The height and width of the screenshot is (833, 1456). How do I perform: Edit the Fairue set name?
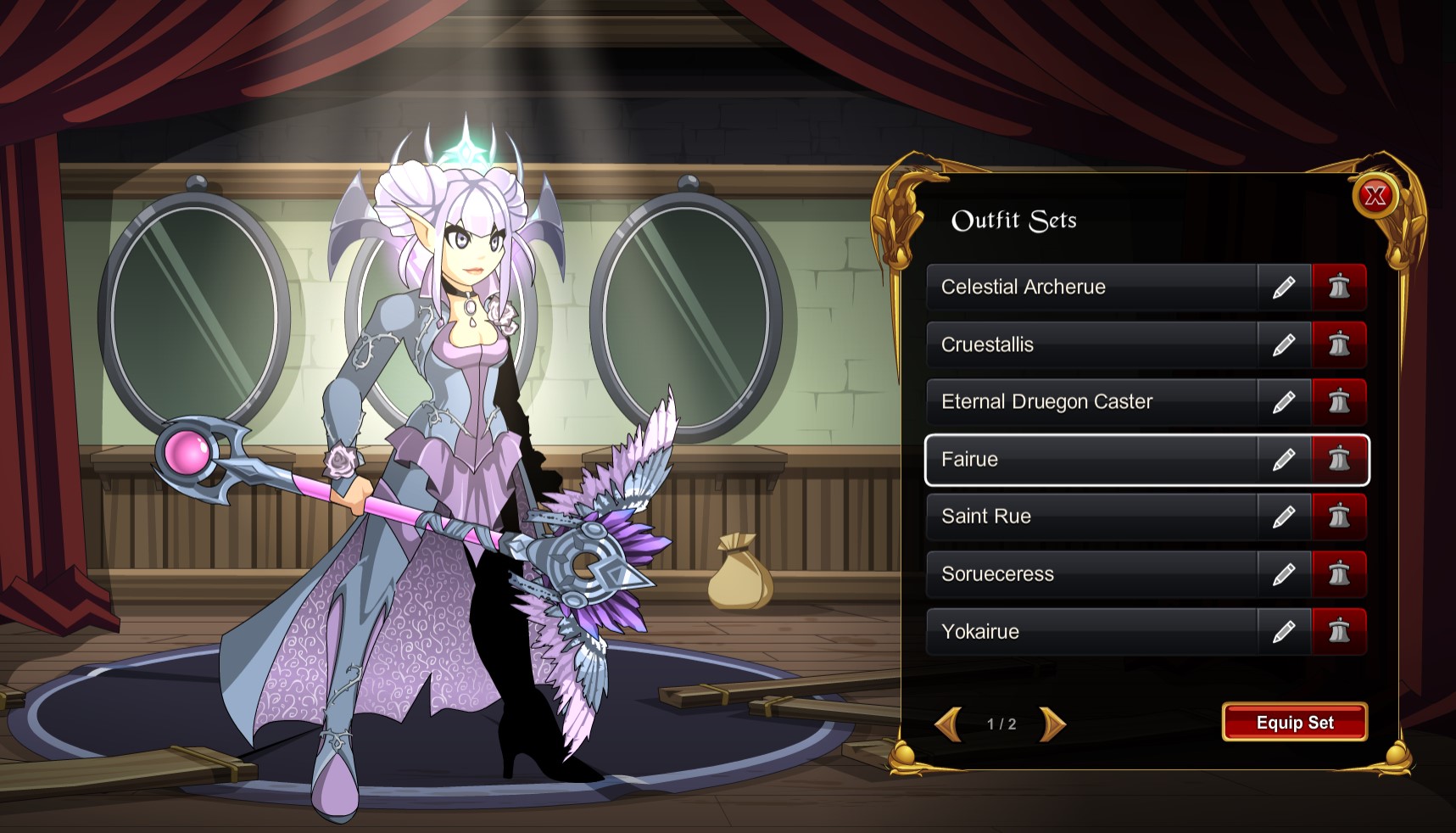click(x=1283, y=459)
